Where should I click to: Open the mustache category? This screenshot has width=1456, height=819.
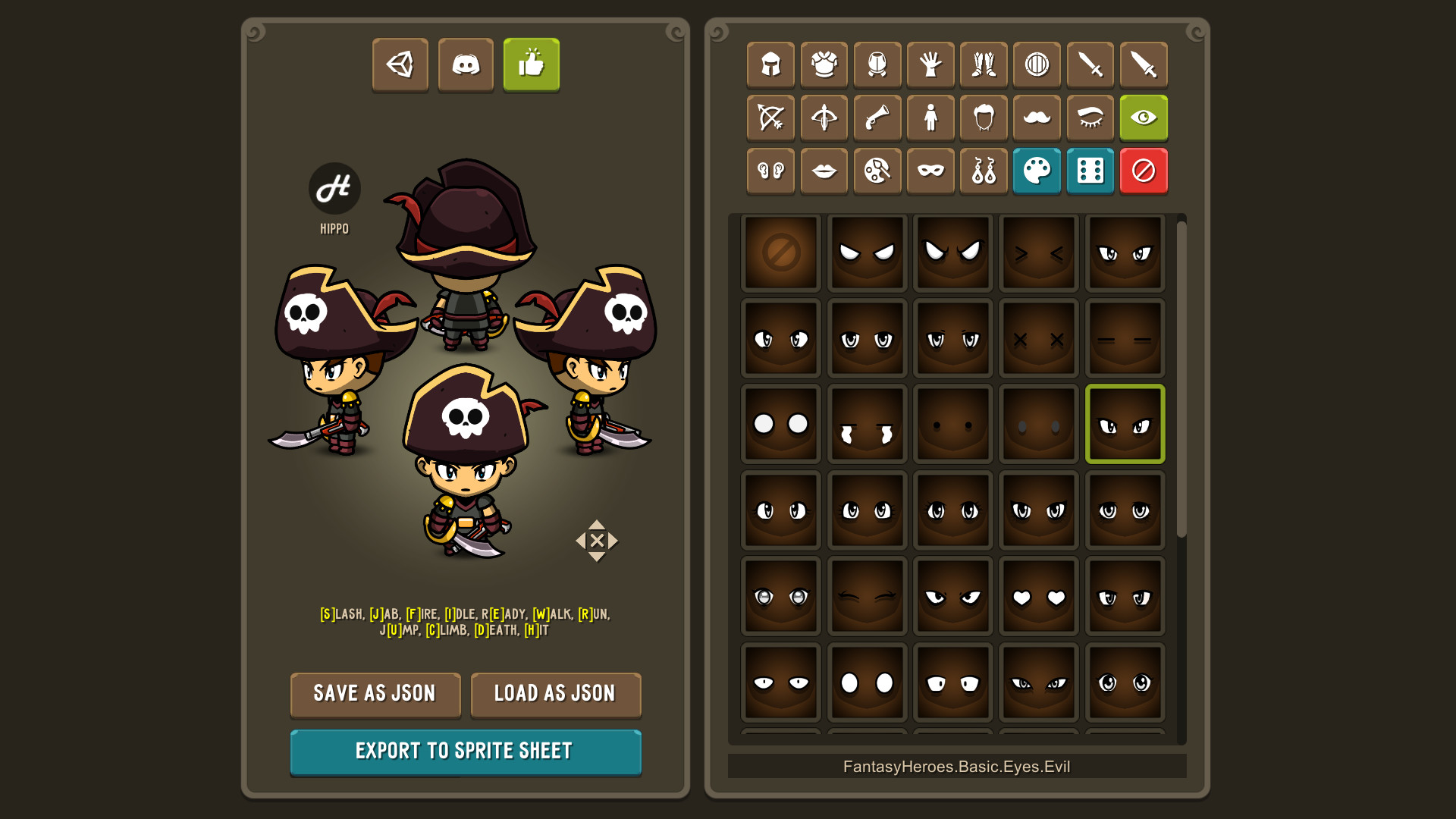coord(1037,118)
